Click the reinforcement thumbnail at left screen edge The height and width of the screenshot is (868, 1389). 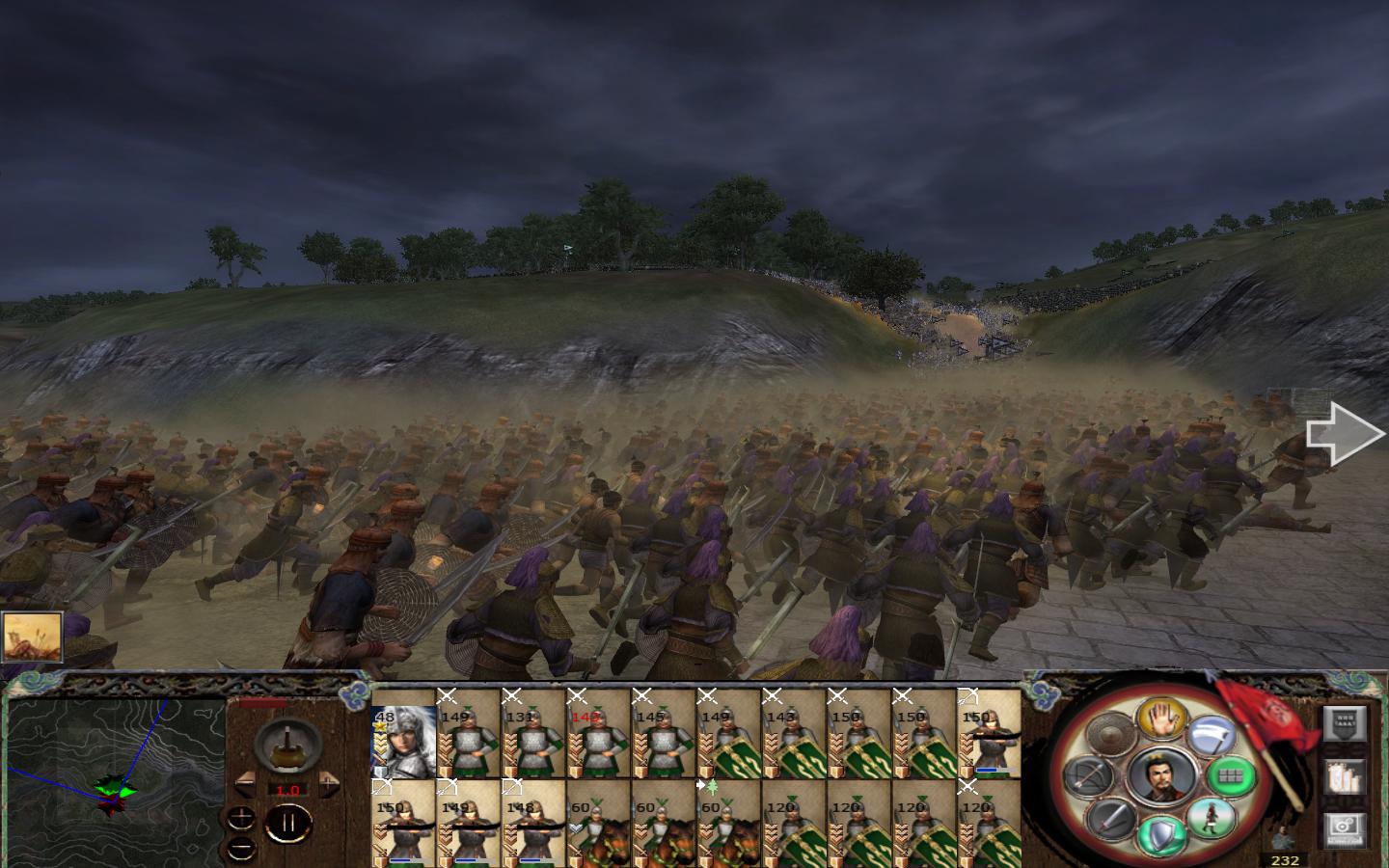[31, 637]
